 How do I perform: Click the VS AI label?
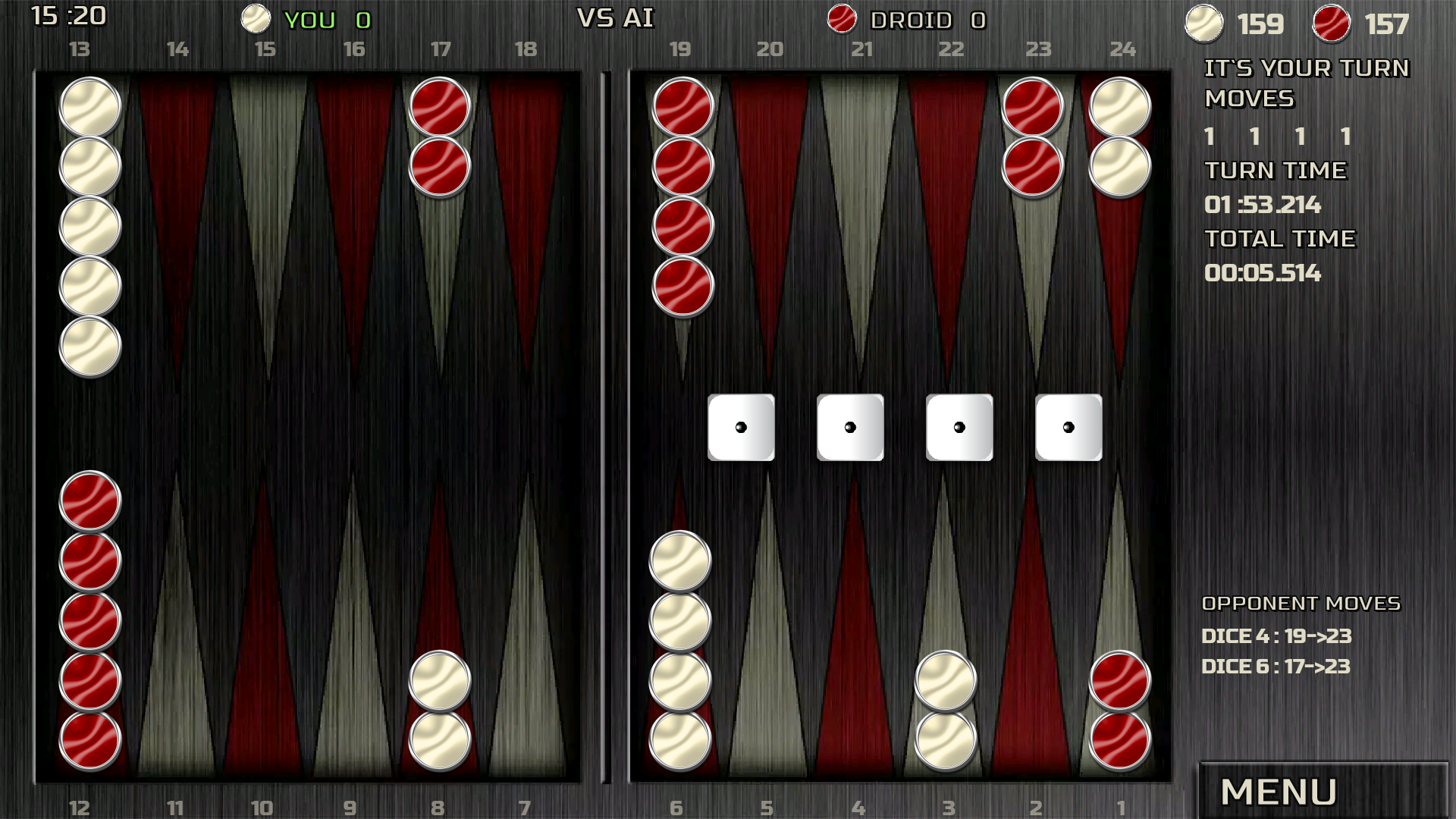[616, 19]
